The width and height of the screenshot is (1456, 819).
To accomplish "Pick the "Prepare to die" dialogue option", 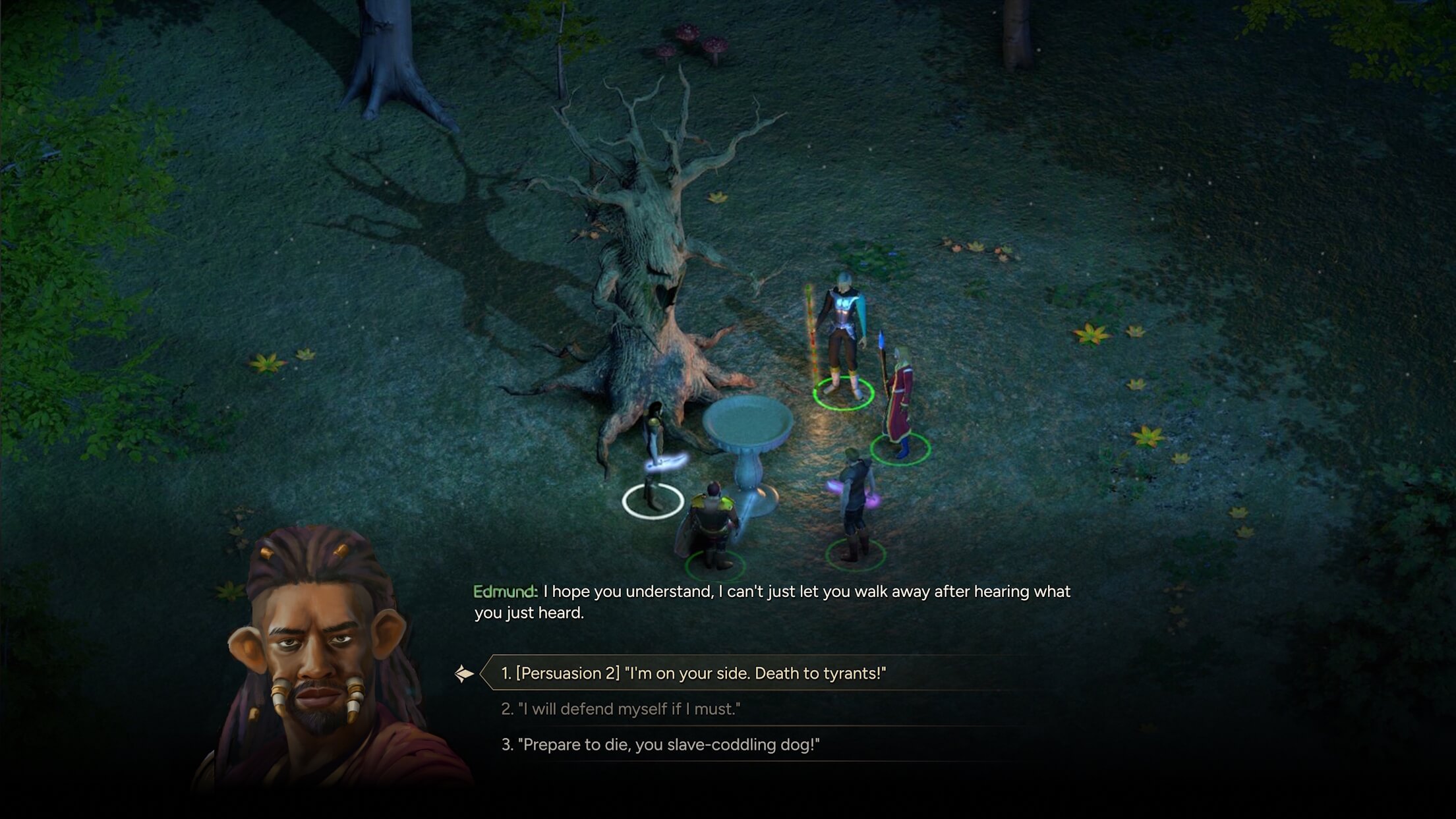I will (660, 745).
